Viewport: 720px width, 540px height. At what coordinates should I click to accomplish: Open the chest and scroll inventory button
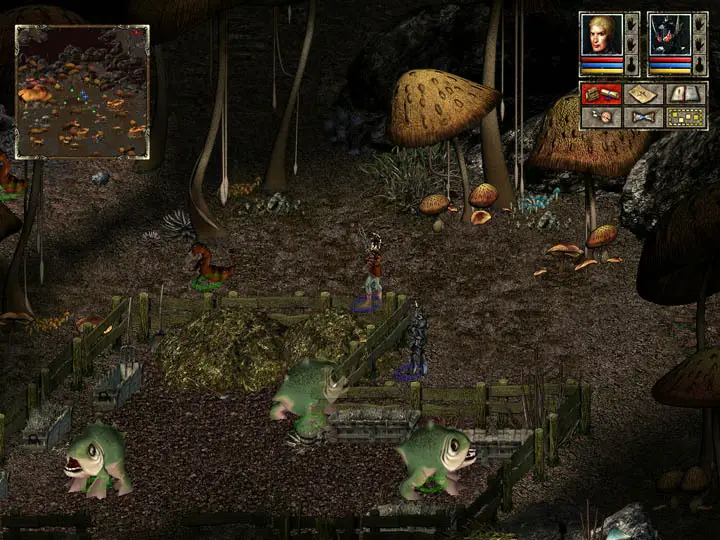(601, 94)
